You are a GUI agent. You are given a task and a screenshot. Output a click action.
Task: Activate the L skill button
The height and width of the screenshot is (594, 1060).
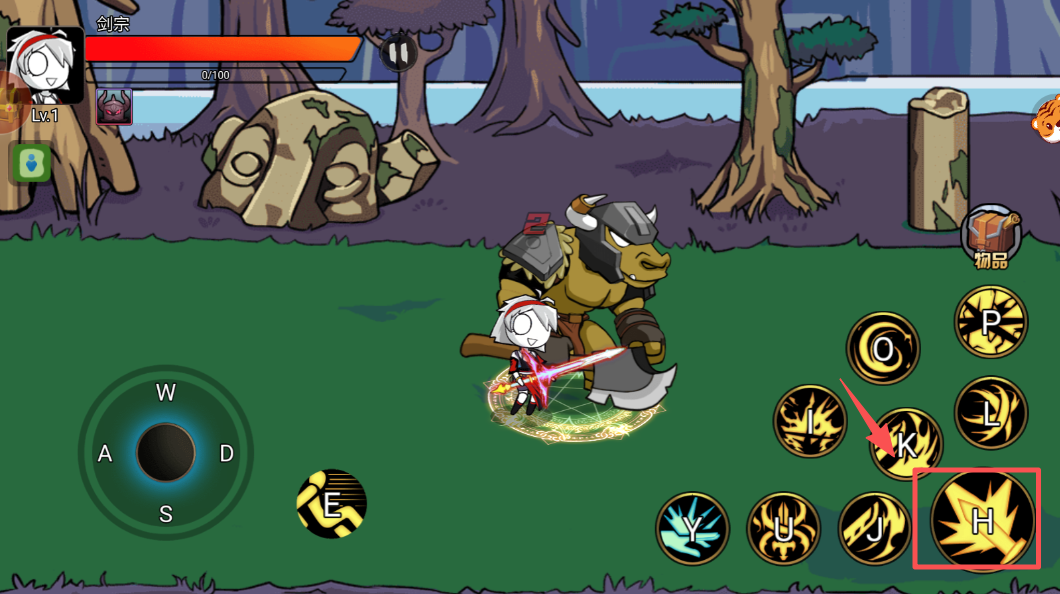(x=990, y=413)
